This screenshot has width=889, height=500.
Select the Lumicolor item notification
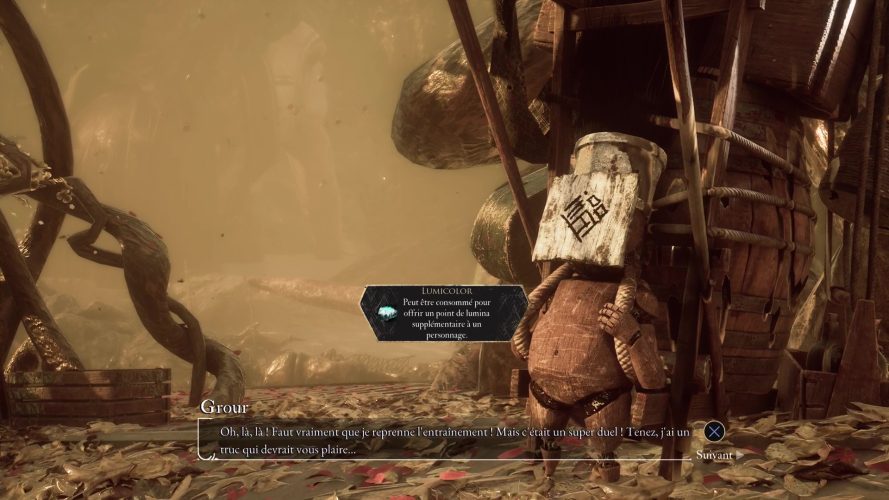coord(444,313)
